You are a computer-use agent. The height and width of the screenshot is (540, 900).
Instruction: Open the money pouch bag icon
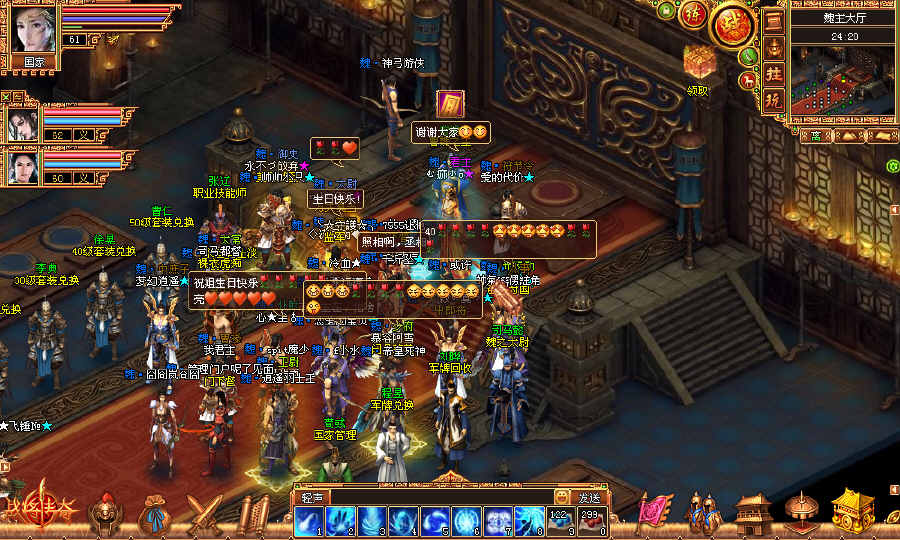coord(154,517)
